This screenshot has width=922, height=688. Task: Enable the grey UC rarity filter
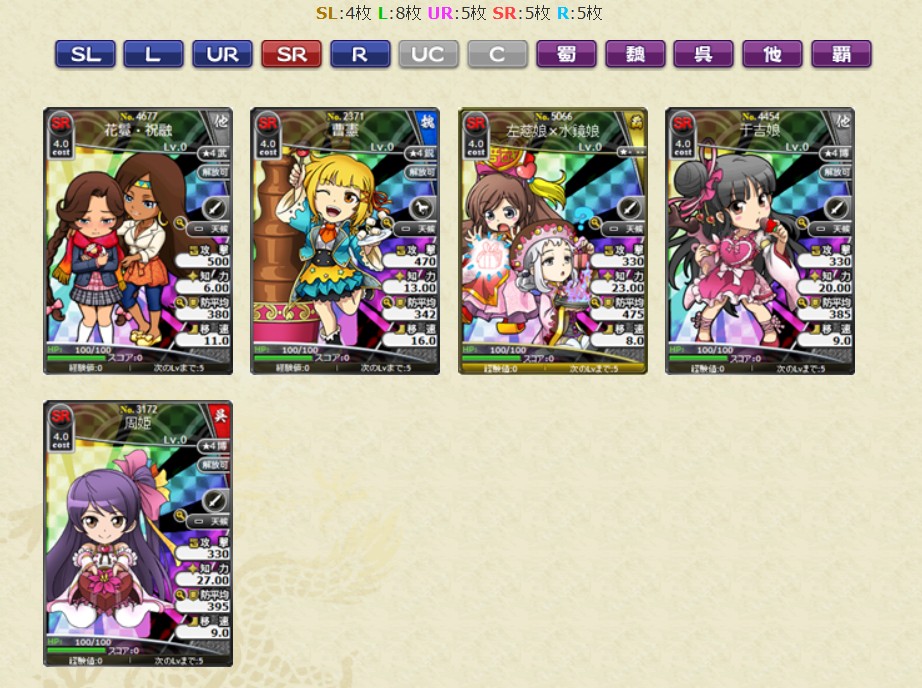(x=428, y=55)
